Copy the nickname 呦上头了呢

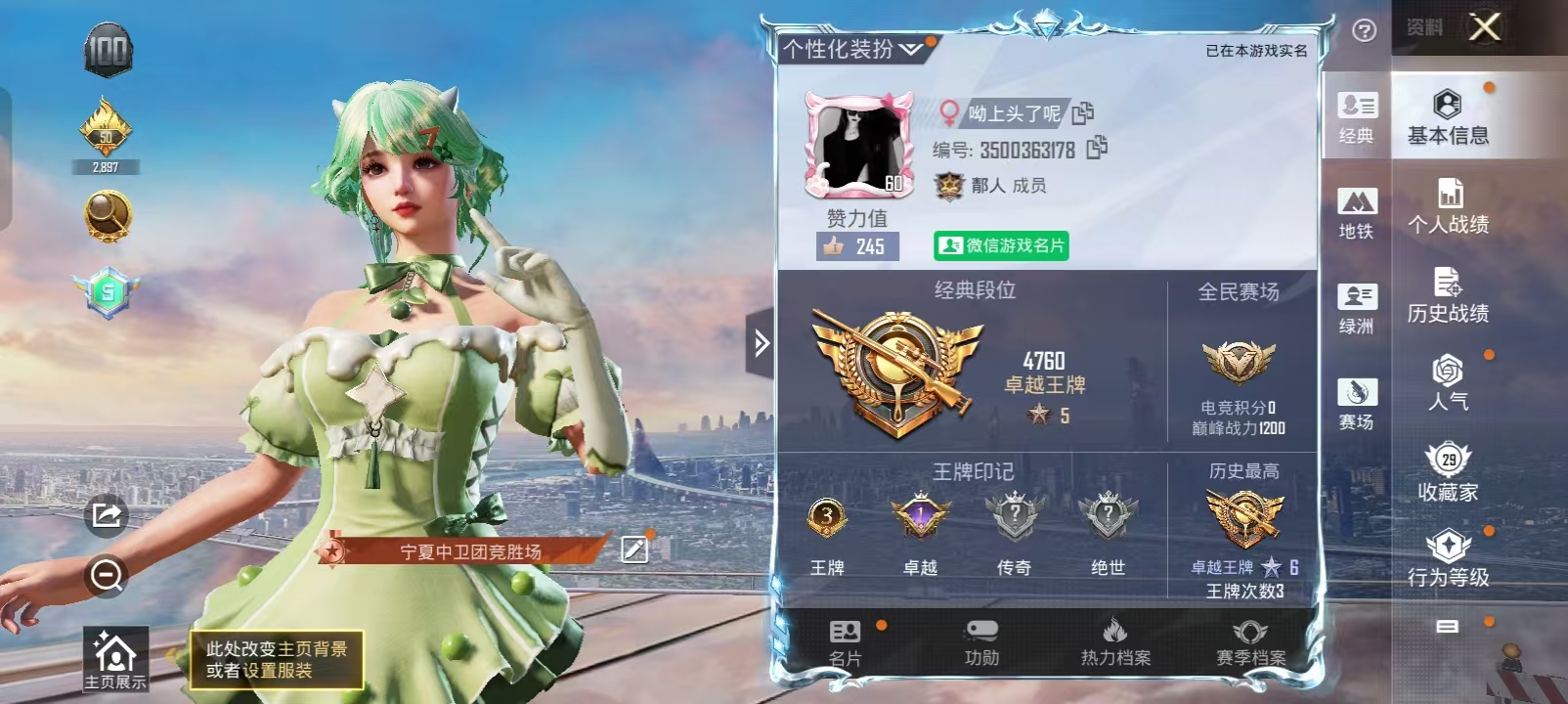[1084, 113]
